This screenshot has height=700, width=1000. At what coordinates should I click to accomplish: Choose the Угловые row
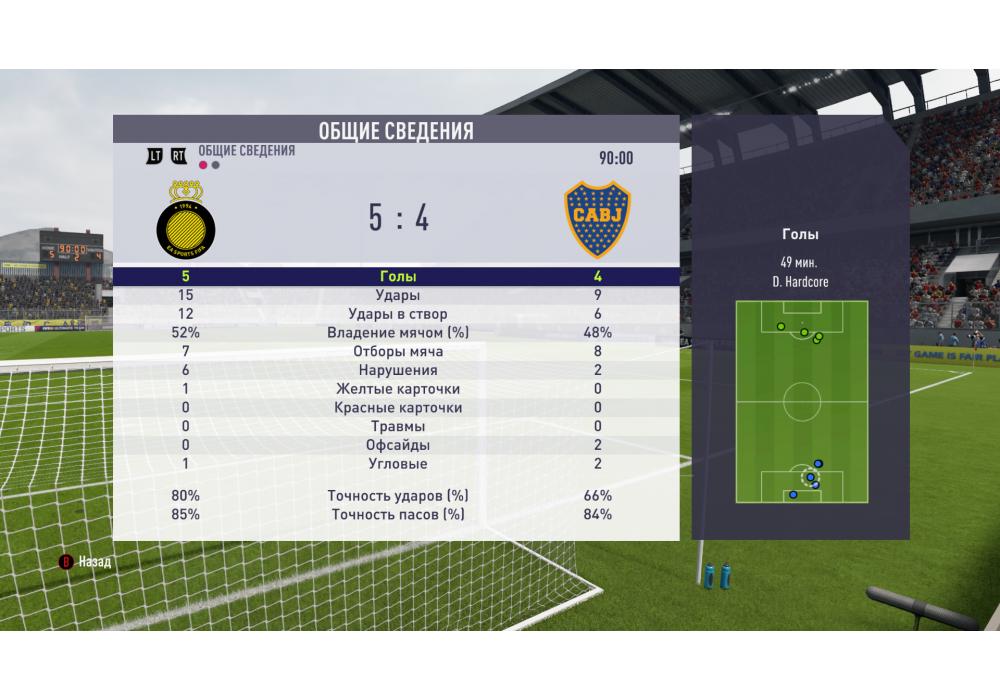[x=396, y=464]
